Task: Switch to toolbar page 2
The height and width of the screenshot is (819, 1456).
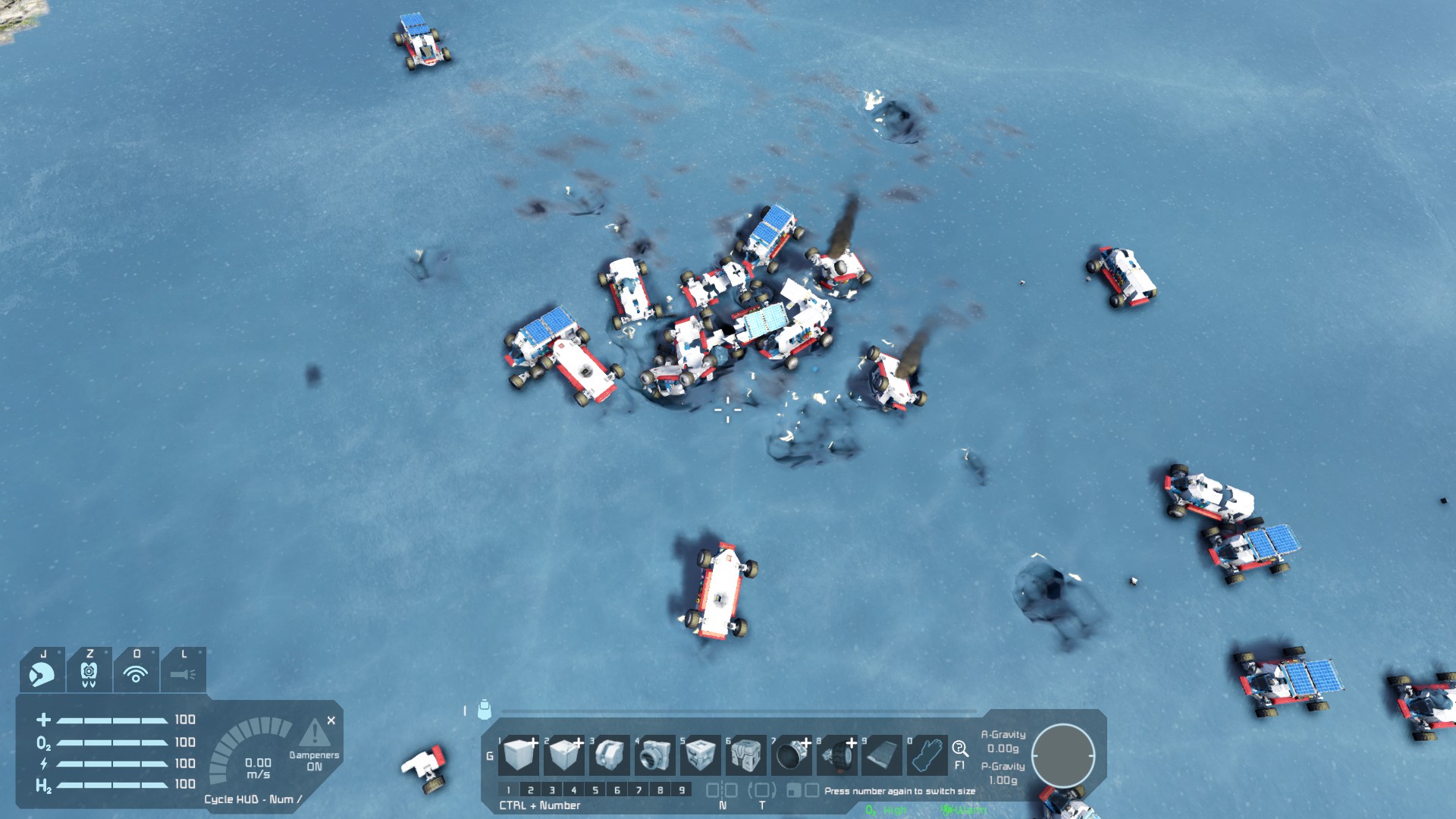Action: click(x=530, y=790)
